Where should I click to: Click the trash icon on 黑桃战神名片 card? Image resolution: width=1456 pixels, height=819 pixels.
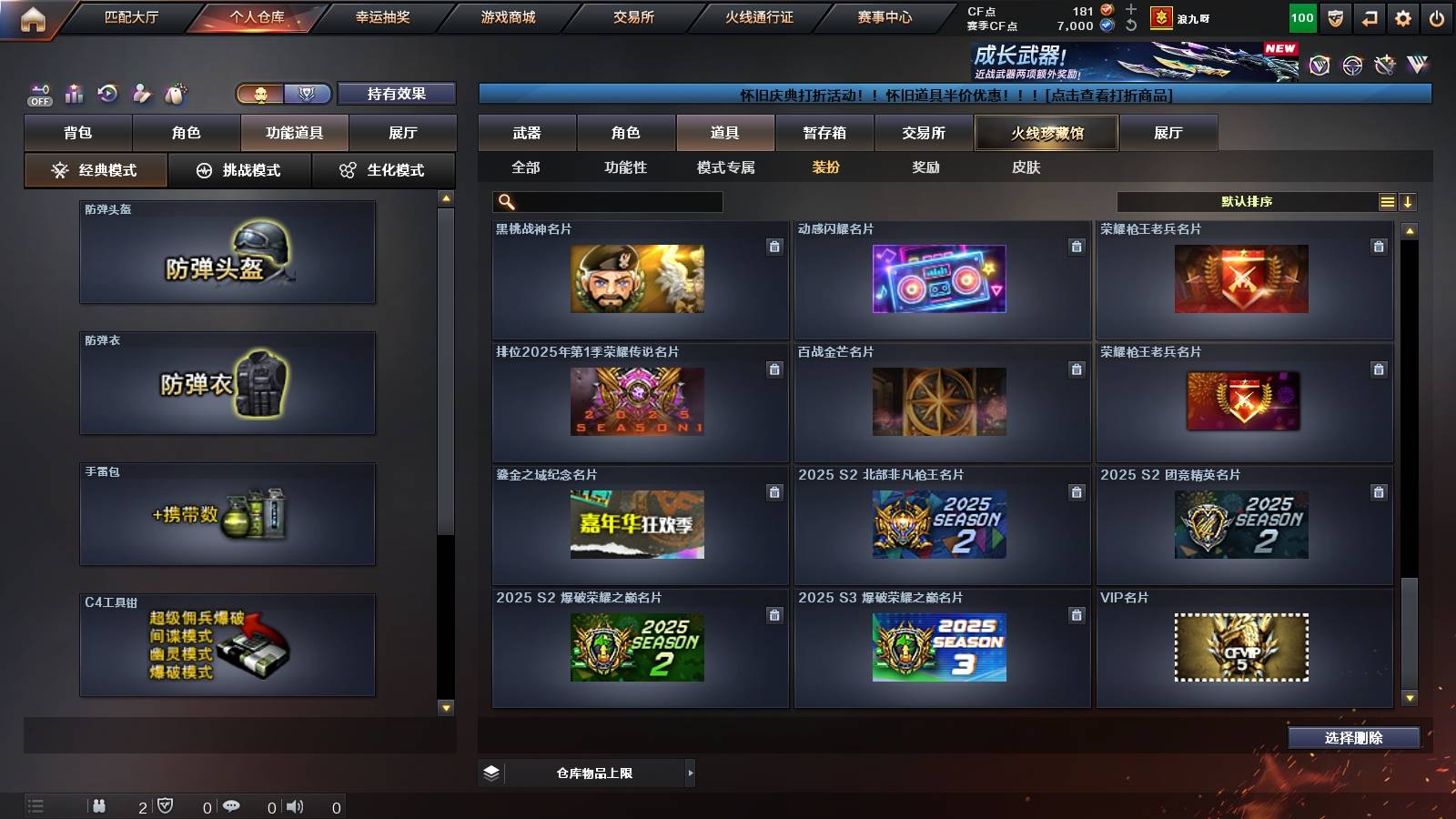[x=773, y=246]
